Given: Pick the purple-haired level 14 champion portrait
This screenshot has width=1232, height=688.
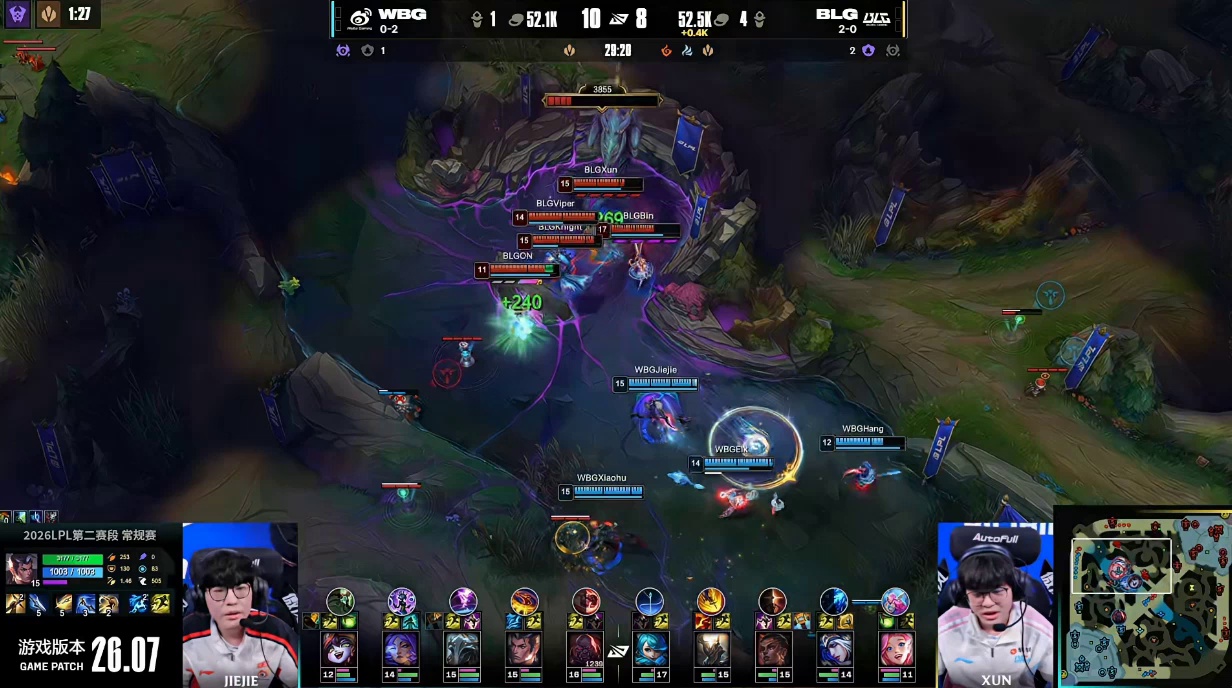Looking at the screenshot, I should pos(401,648).
